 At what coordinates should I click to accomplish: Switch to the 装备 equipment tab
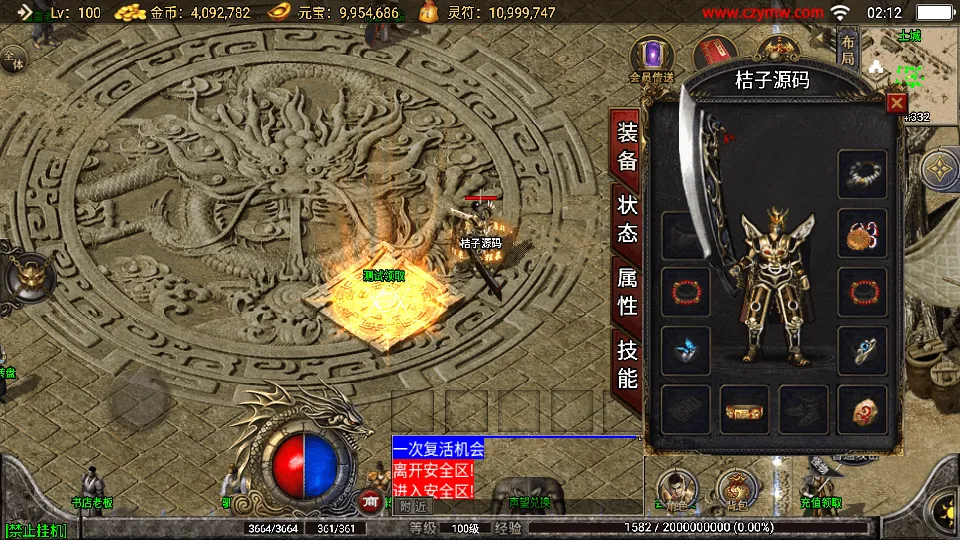(x=627, y=146)
